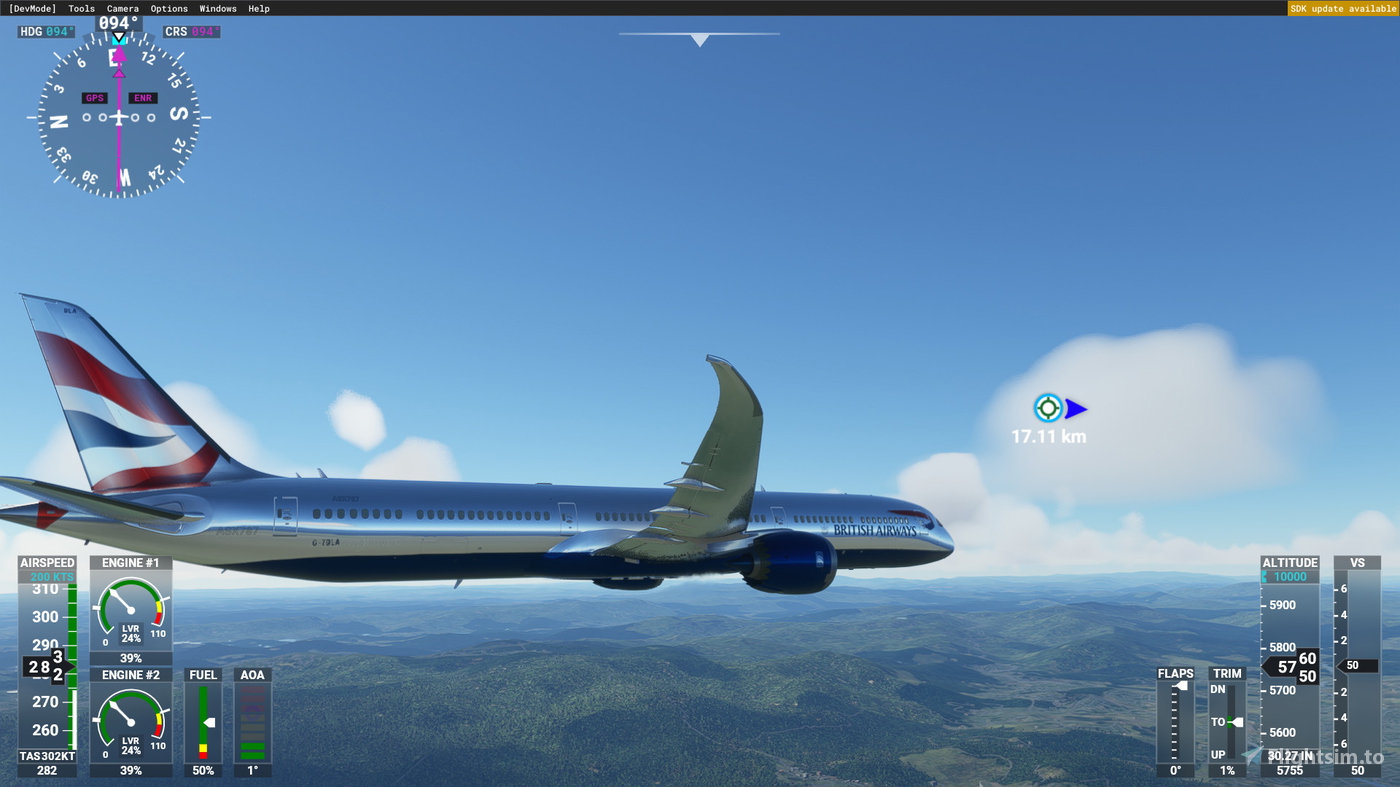The height and width of the screenshot is (787, 1400).
Task: Expand the camera tilt arrow at screen top
Action: pos(700,39)
